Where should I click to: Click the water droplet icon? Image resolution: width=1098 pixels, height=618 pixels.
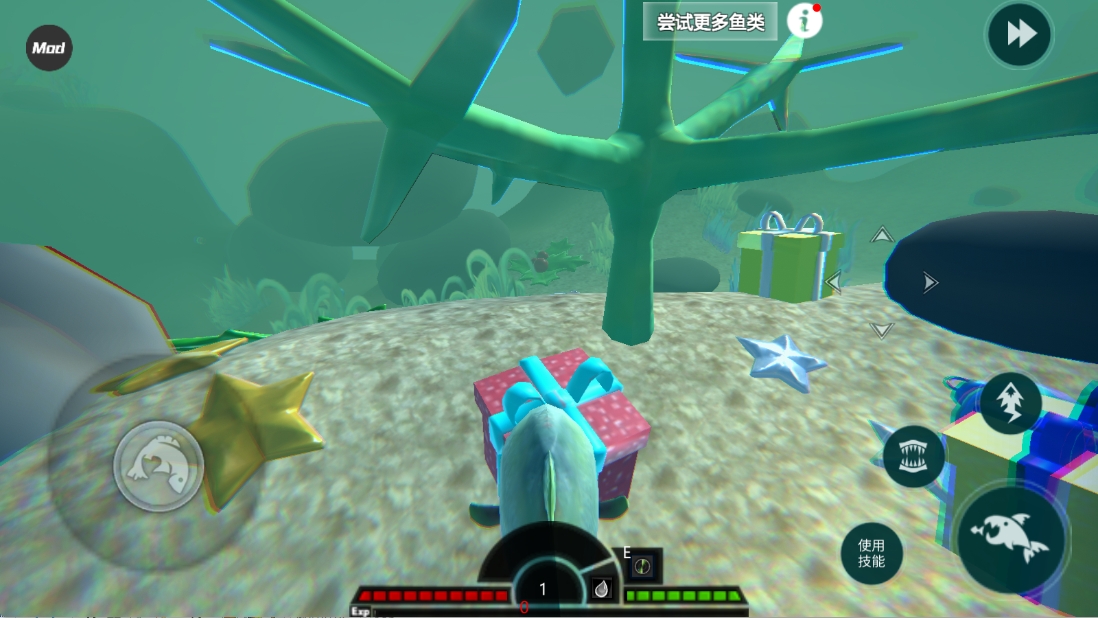601,590
